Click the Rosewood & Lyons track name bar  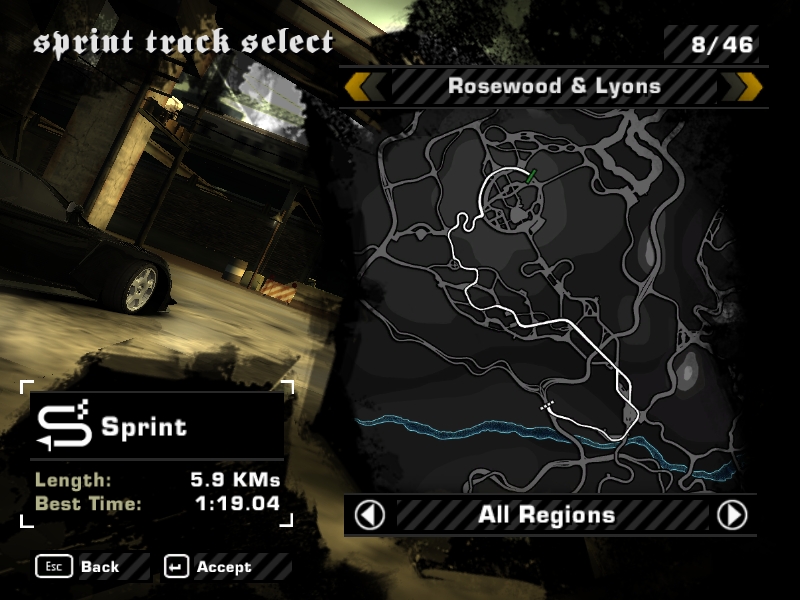pos(554,86)
